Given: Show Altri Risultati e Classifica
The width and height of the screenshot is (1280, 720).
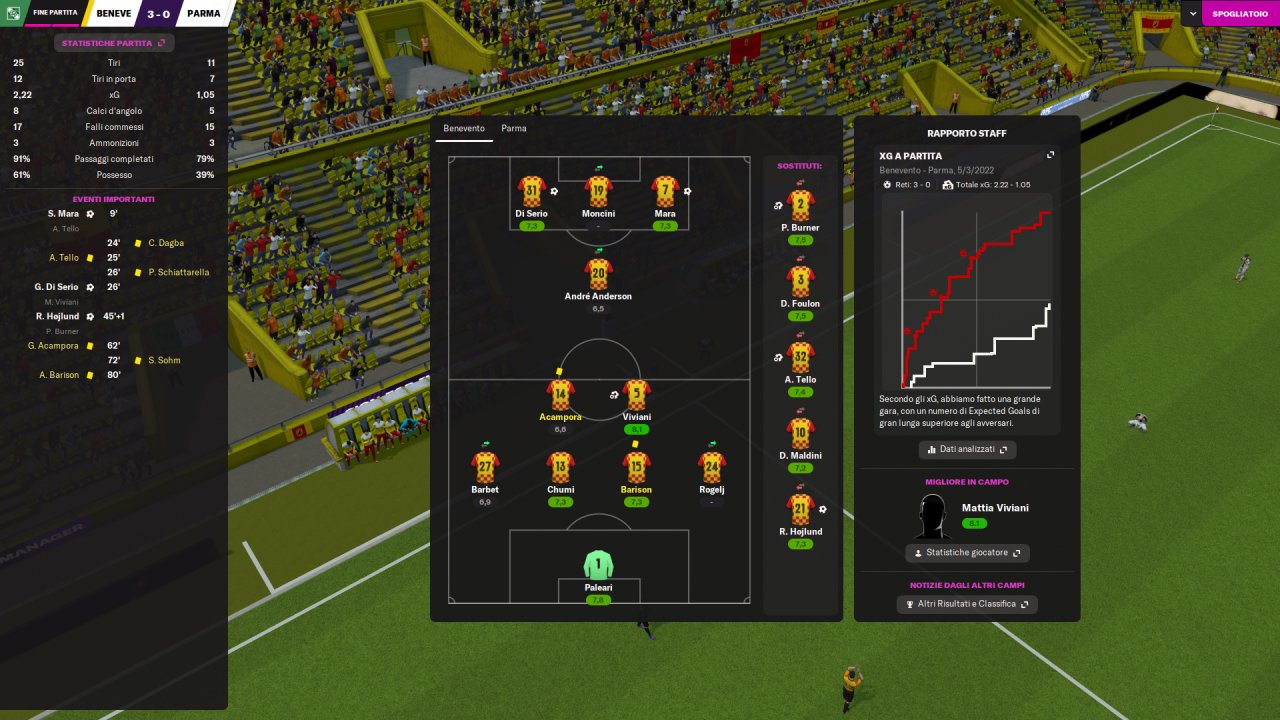Looking at the screenshot, I should tap(967, 604).
